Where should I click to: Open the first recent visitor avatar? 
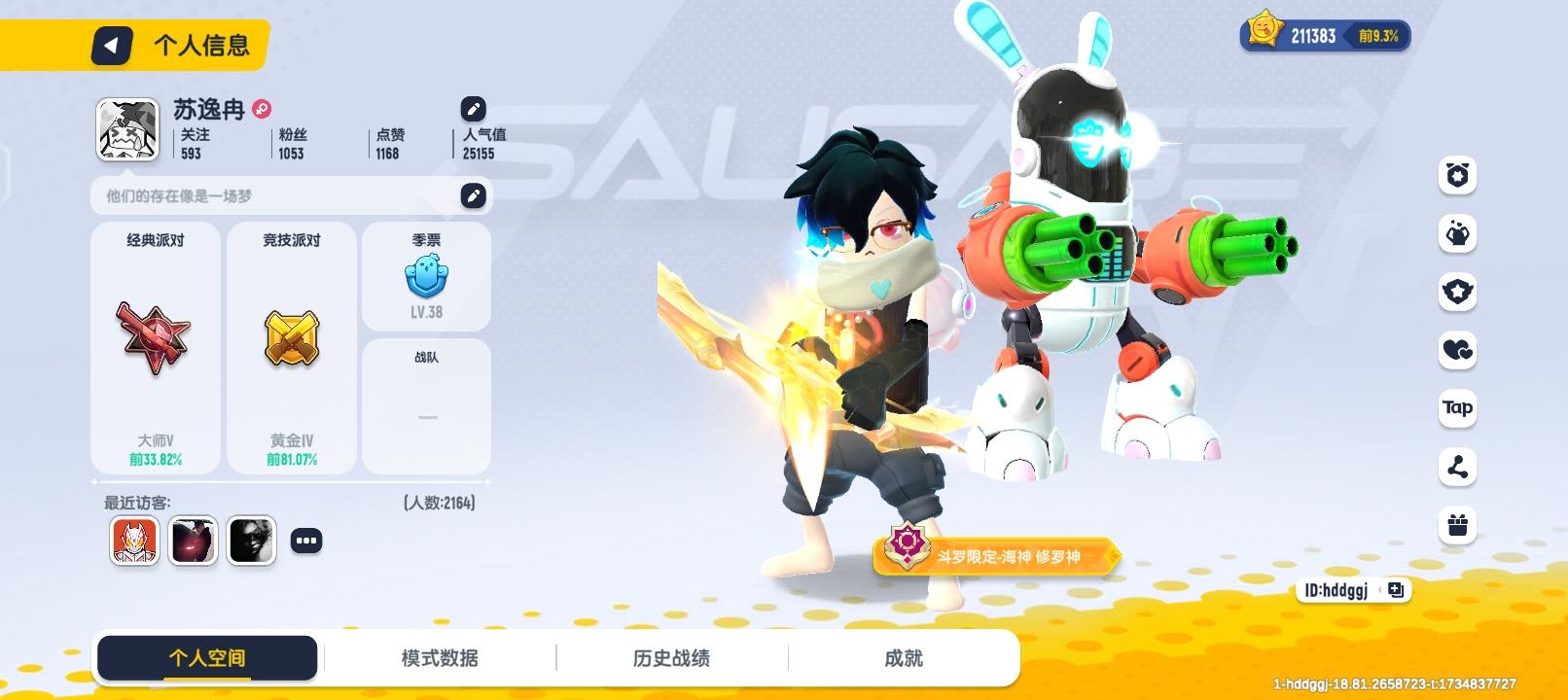tap(134, 540)
